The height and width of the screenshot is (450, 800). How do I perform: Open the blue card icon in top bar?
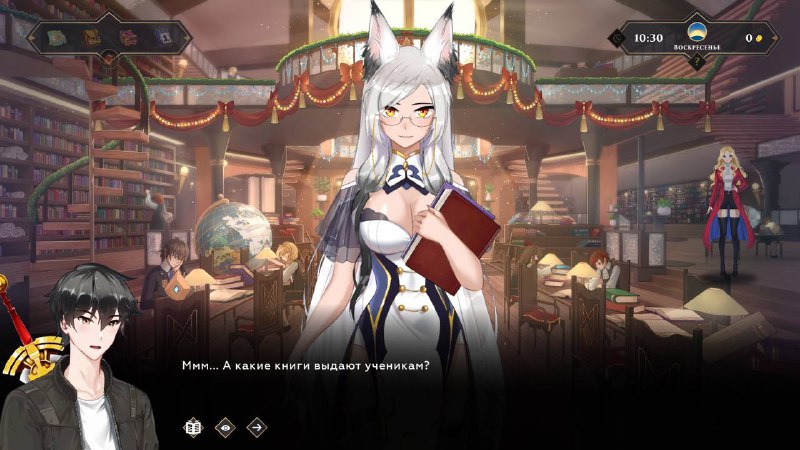point(163,38)
